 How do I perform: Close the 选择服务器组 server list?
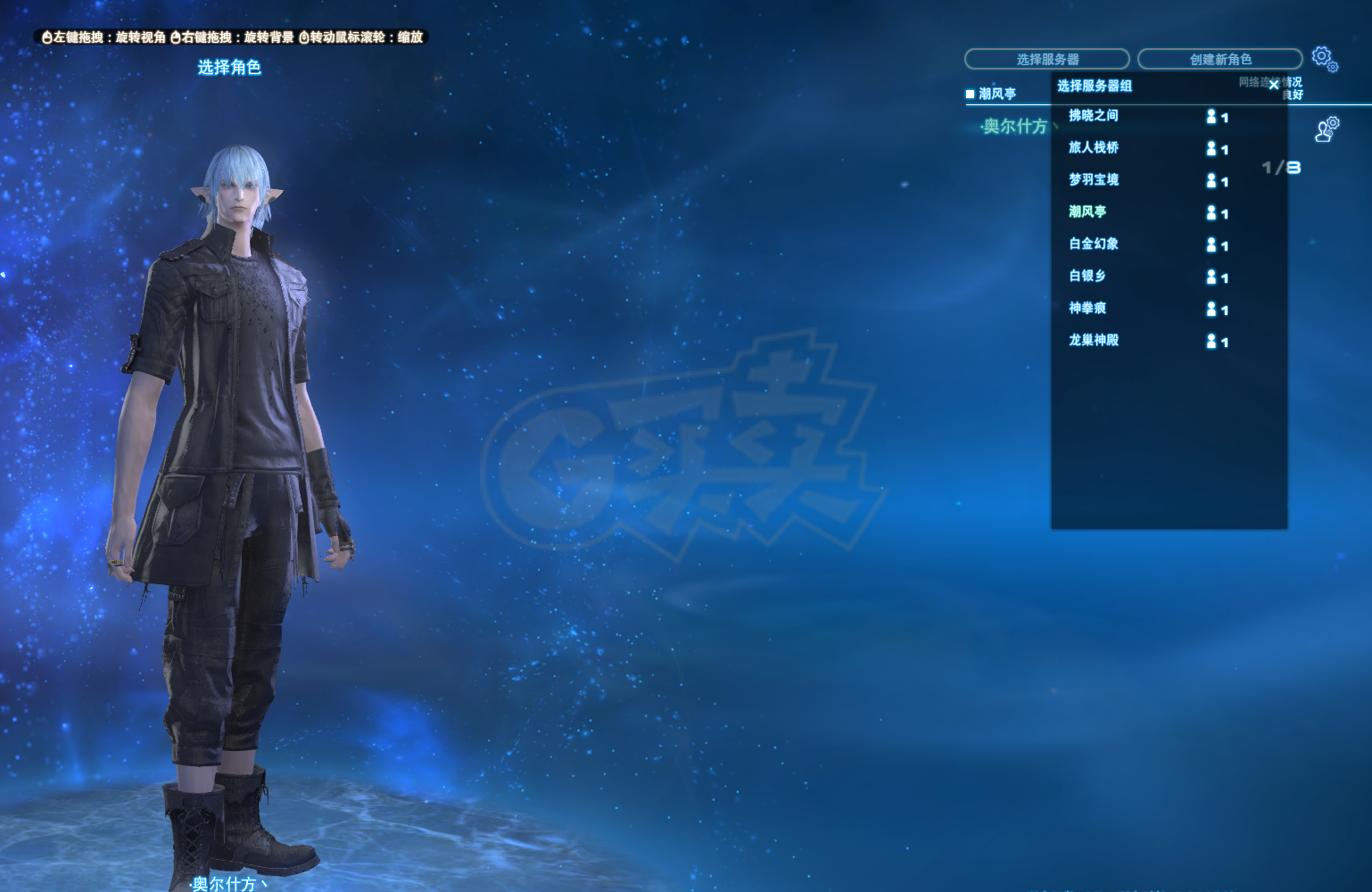point(1274,85)
